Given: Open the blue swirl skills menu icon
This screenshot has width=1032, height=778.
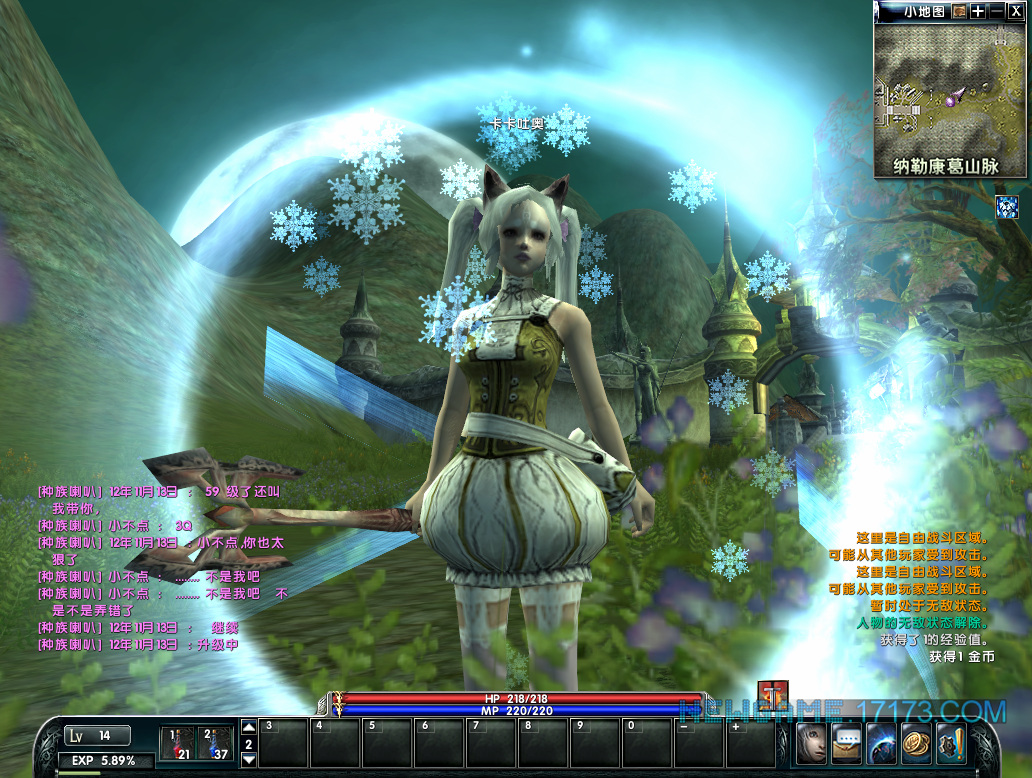Looking at the screenshot, I should click(882, 743).
